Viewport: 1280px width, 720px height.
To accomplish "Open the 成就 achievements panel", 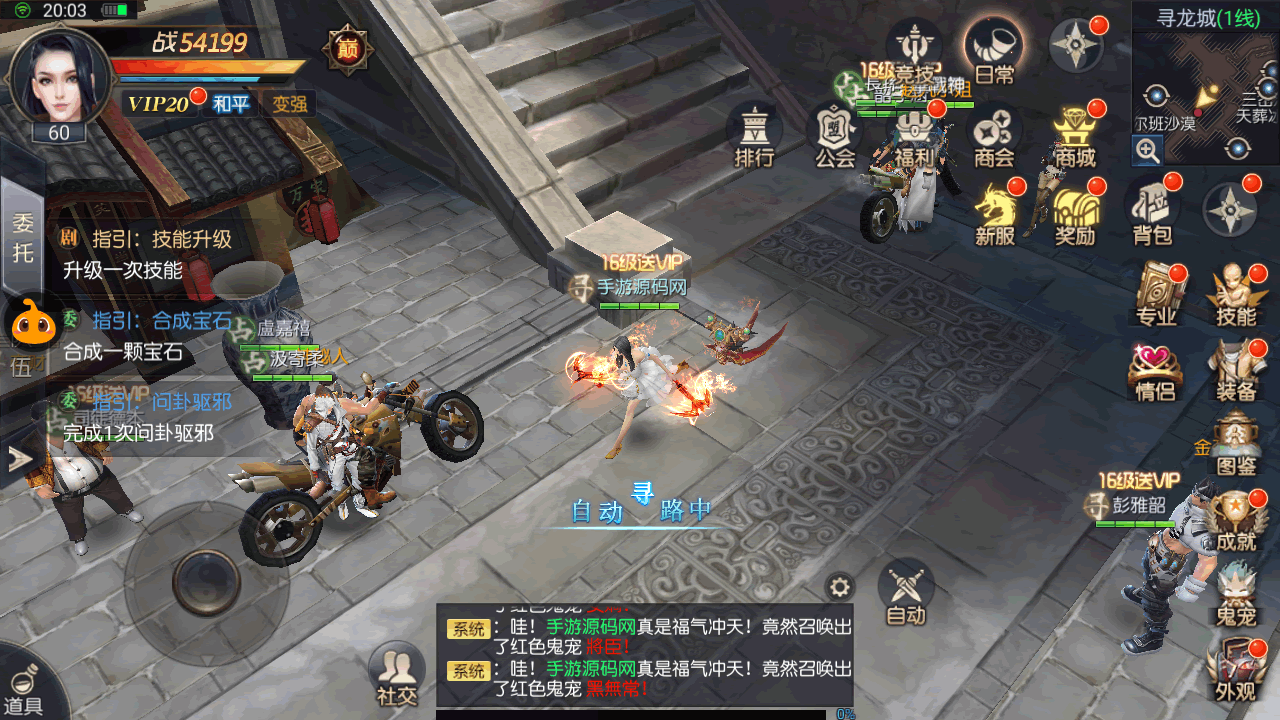I will (x=1236, y=522).
